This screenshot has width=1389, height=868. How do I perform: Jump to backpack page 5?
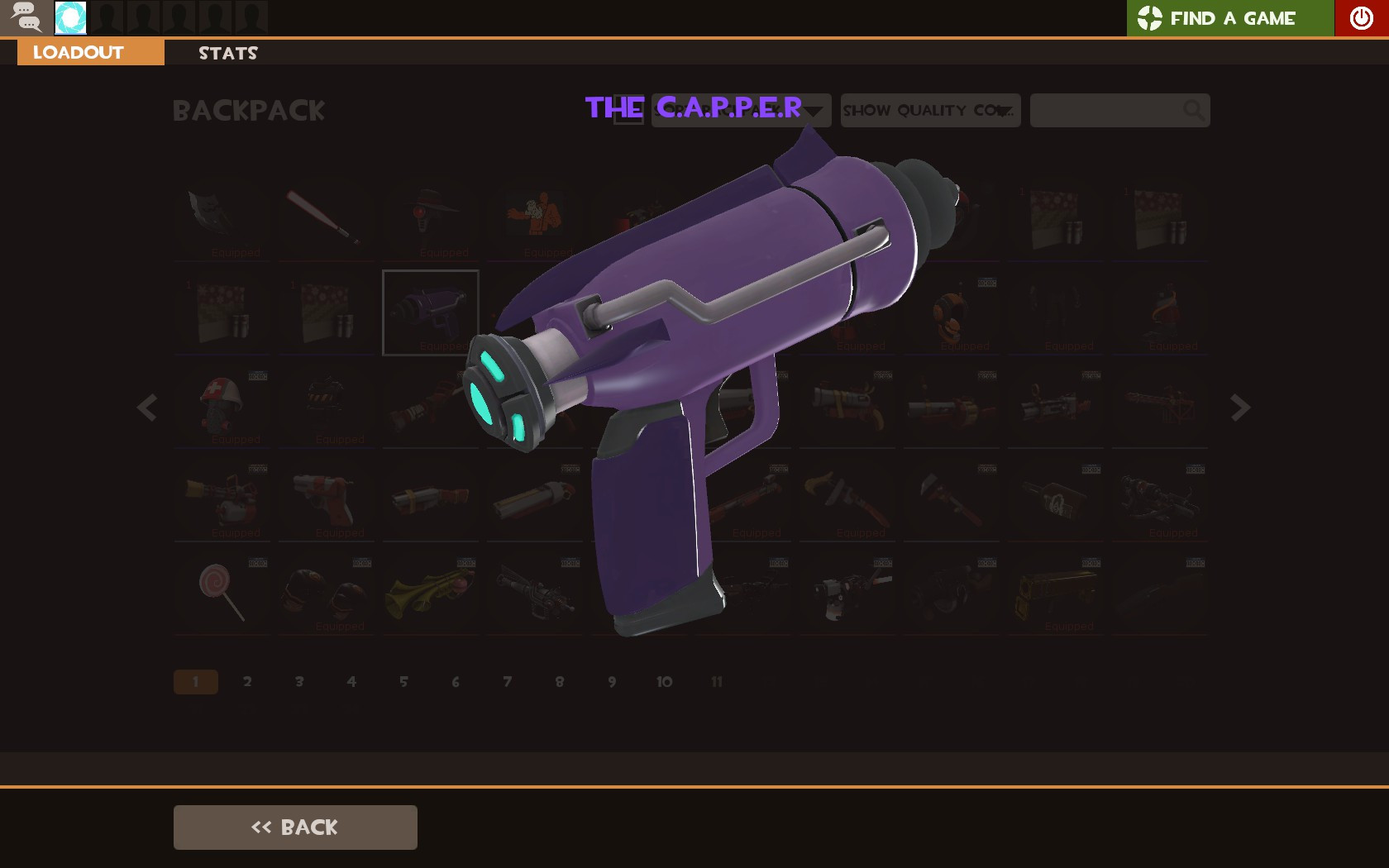(403, 681)
